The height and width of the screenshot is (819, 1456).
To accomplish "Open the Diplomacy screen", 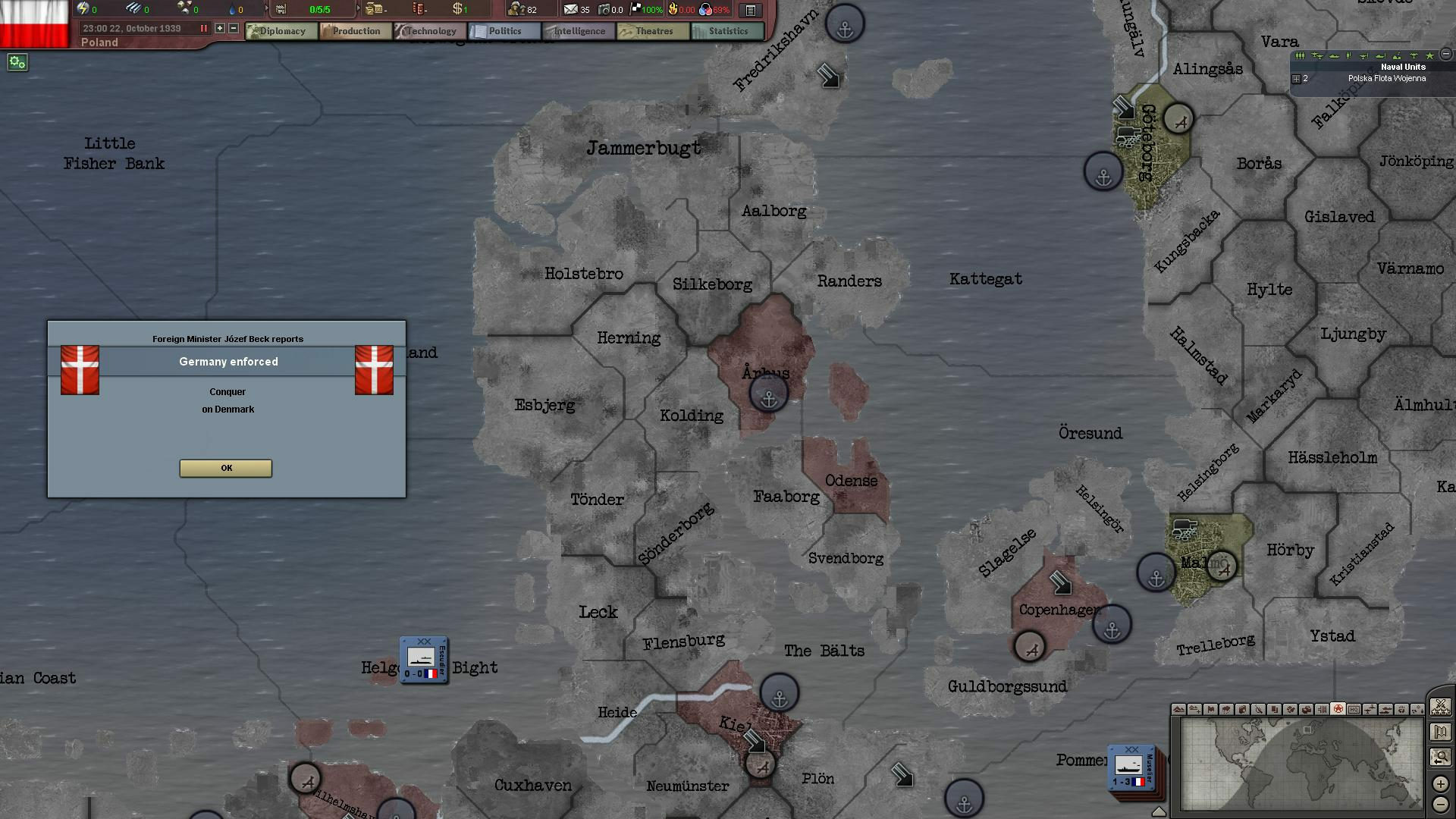I will tap(281, 31).
